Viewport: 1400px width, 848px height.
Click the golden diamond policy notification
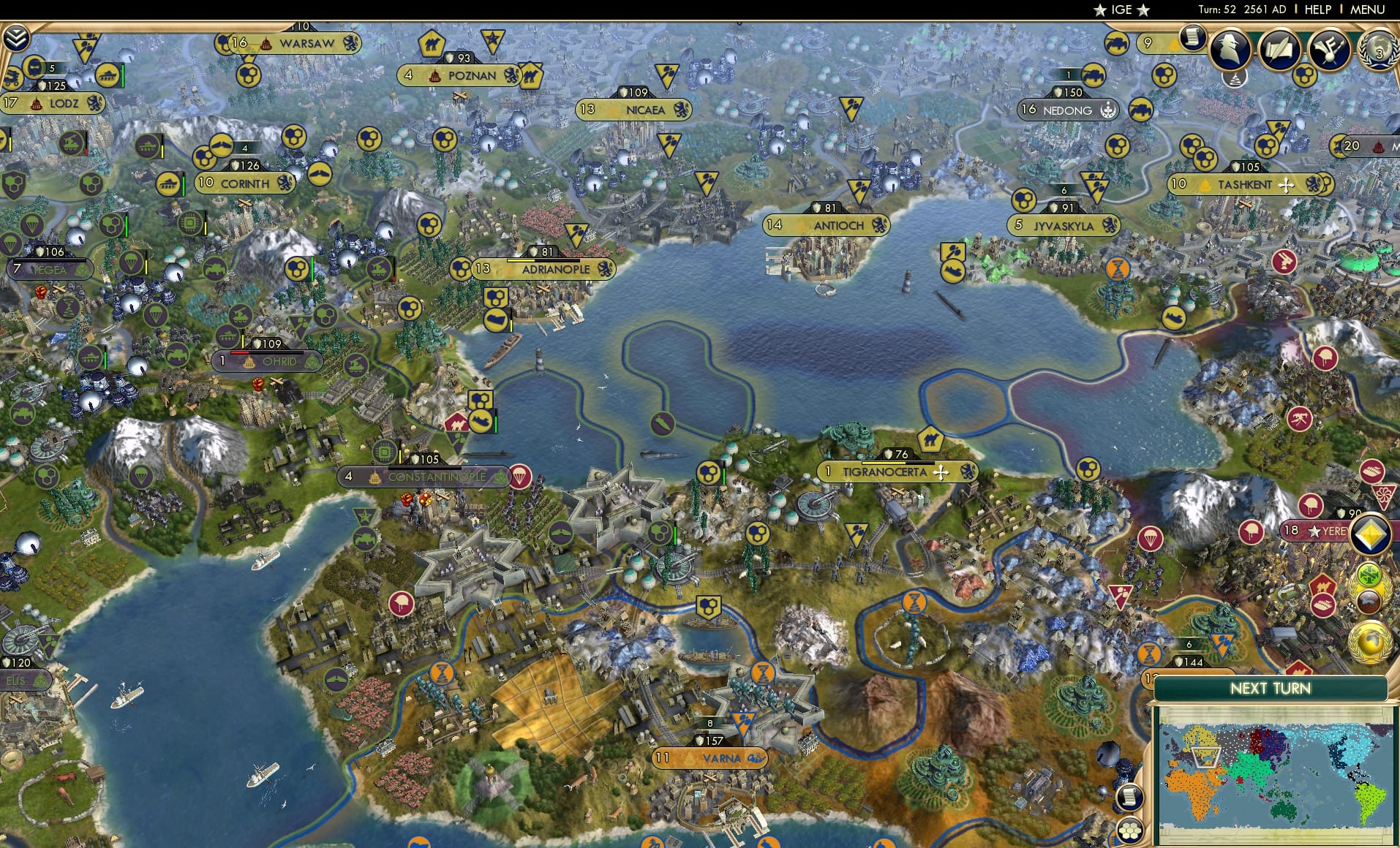1372,533
